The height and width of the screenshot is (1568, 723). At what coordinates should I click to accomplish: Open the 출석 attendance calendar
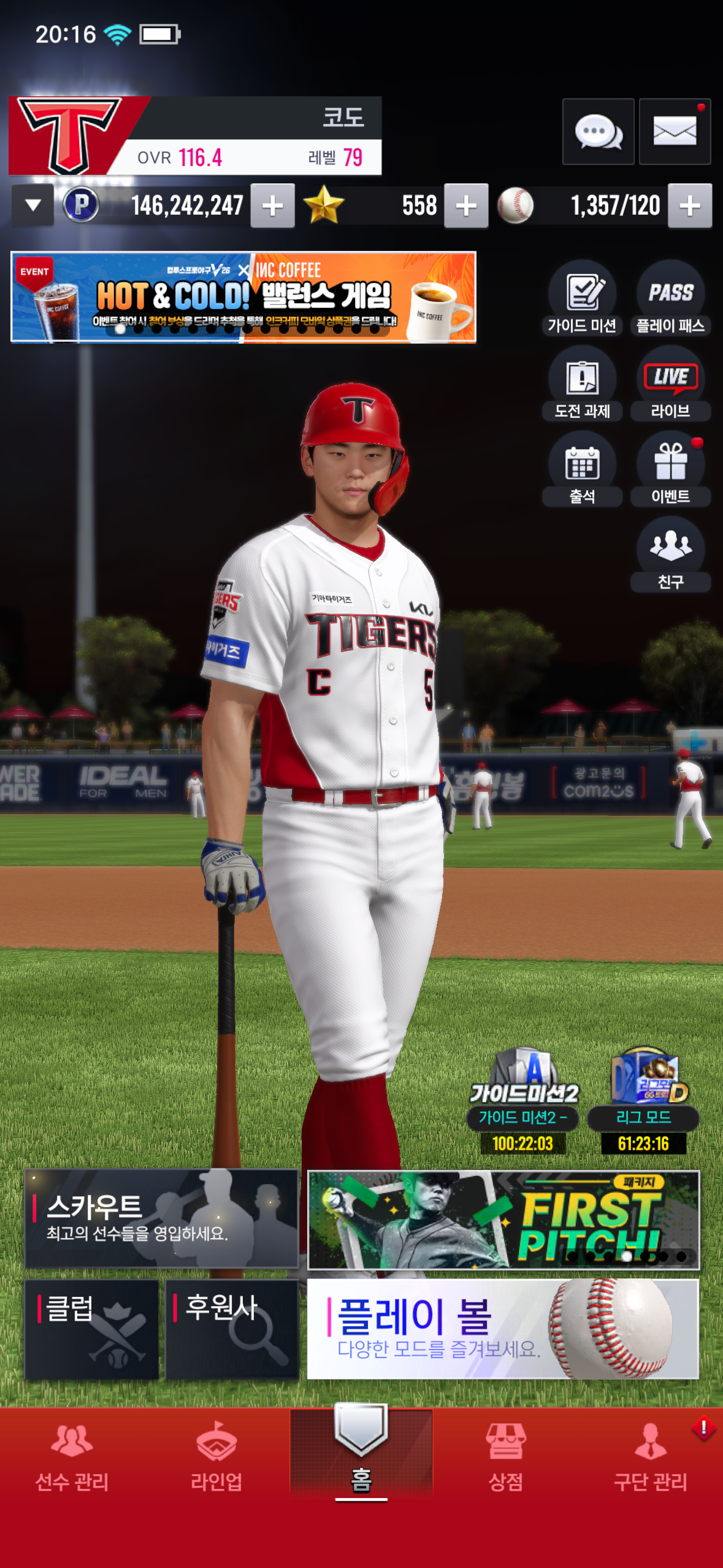[x=582, y=470]
